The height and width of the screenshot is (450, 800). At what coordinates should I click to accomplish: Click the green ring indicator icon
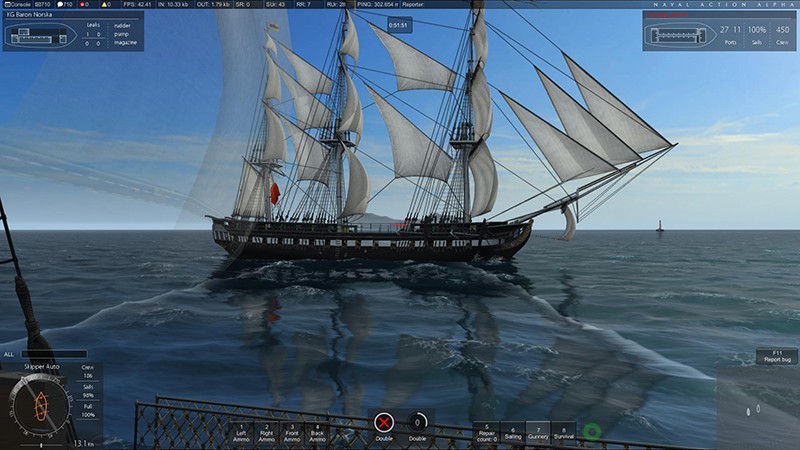(592, 432)
